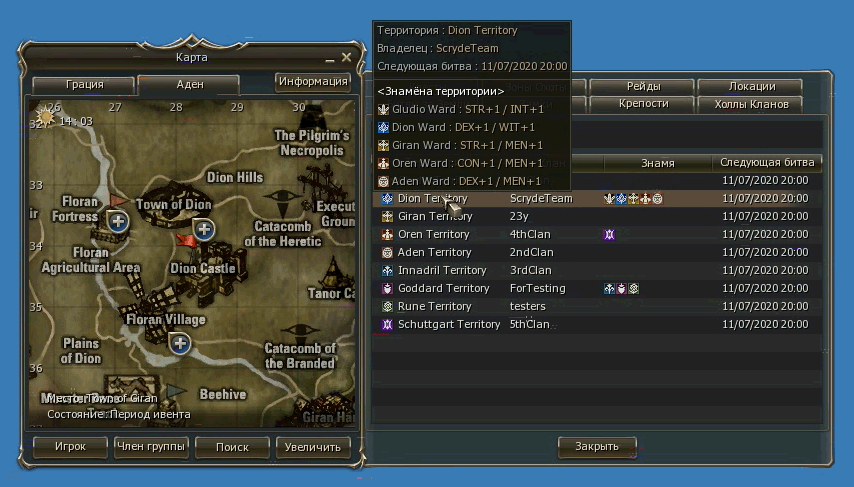This screenshot has width=854, height=487.
Task: Switch to the Грация map tab
Action: click(84, 85)
